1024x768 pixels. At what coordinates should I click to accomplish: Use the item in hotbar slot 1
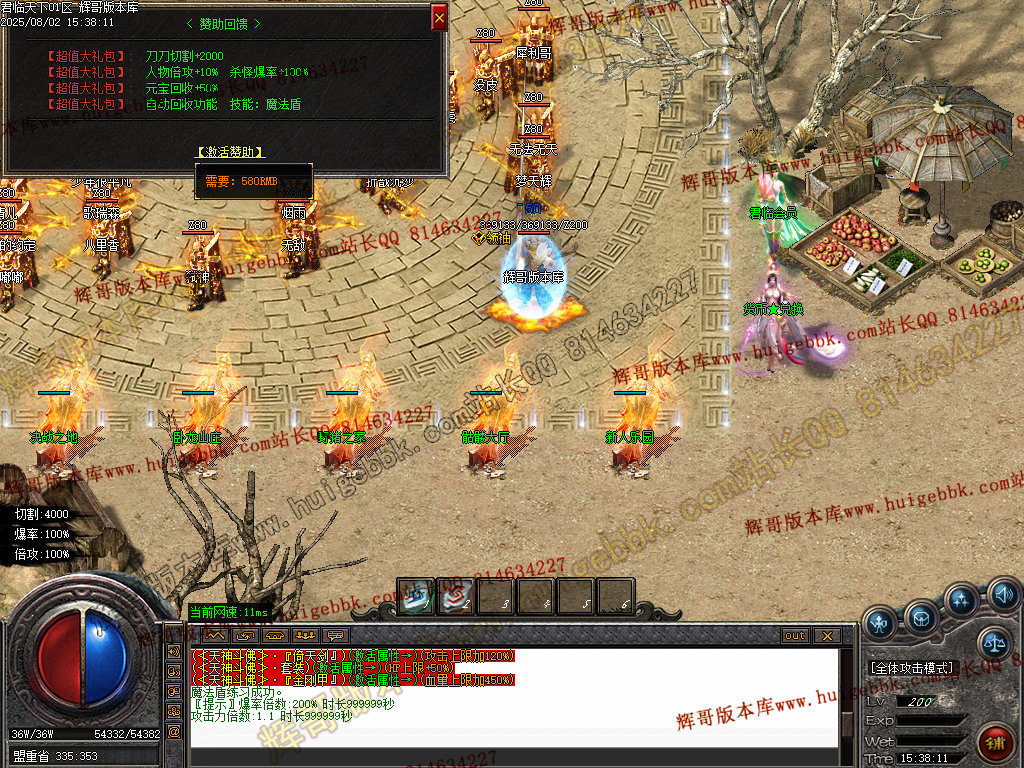coord(416,596)
